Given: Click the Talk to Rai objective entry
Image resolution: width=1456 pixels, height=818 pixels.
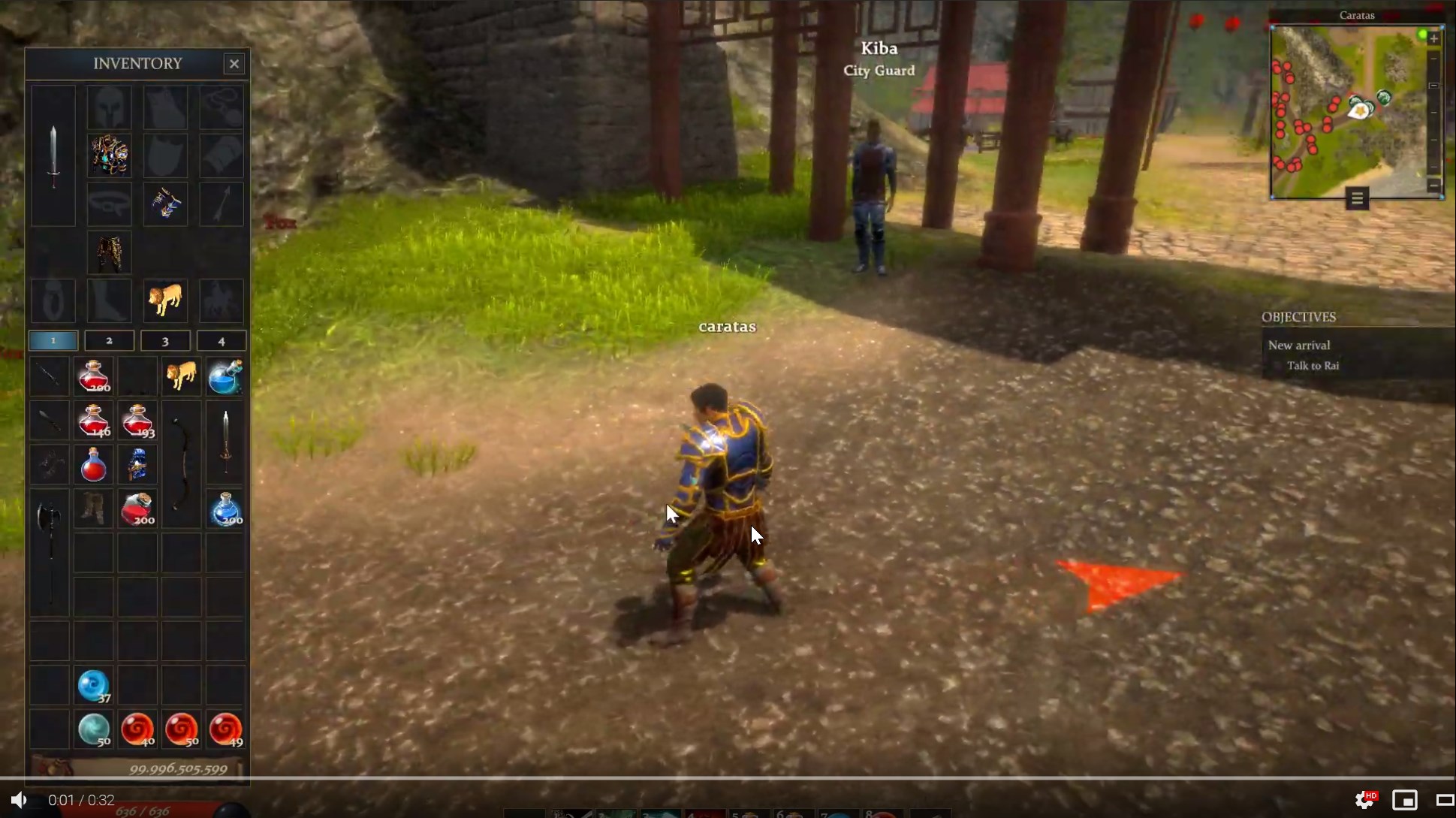Looking at the screenshot, I should pos(1313,366).
